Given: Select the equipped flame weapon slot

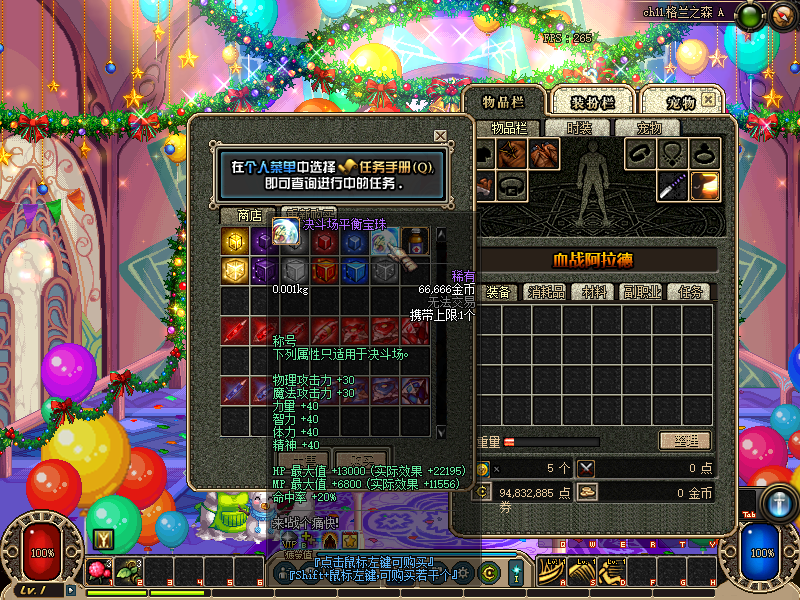Looking at the screenshot, I should [704, 184].
